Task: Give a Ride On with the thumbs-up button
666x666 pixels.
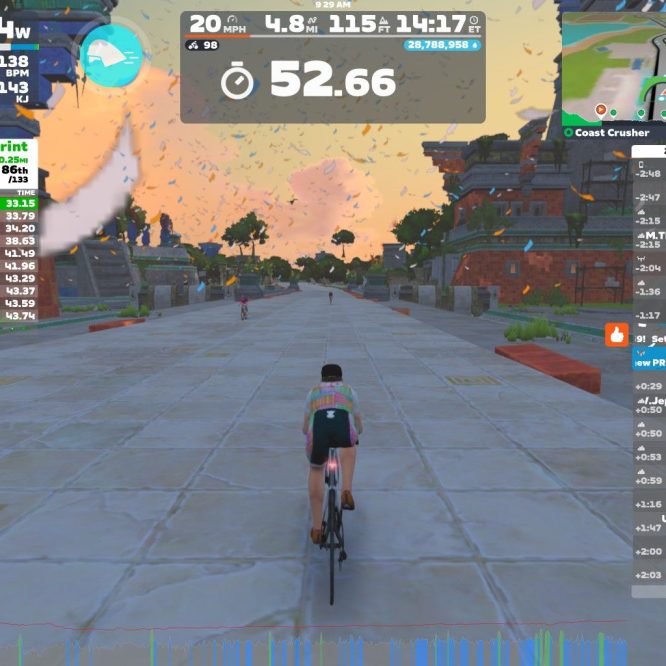Action: coord(616,334)
